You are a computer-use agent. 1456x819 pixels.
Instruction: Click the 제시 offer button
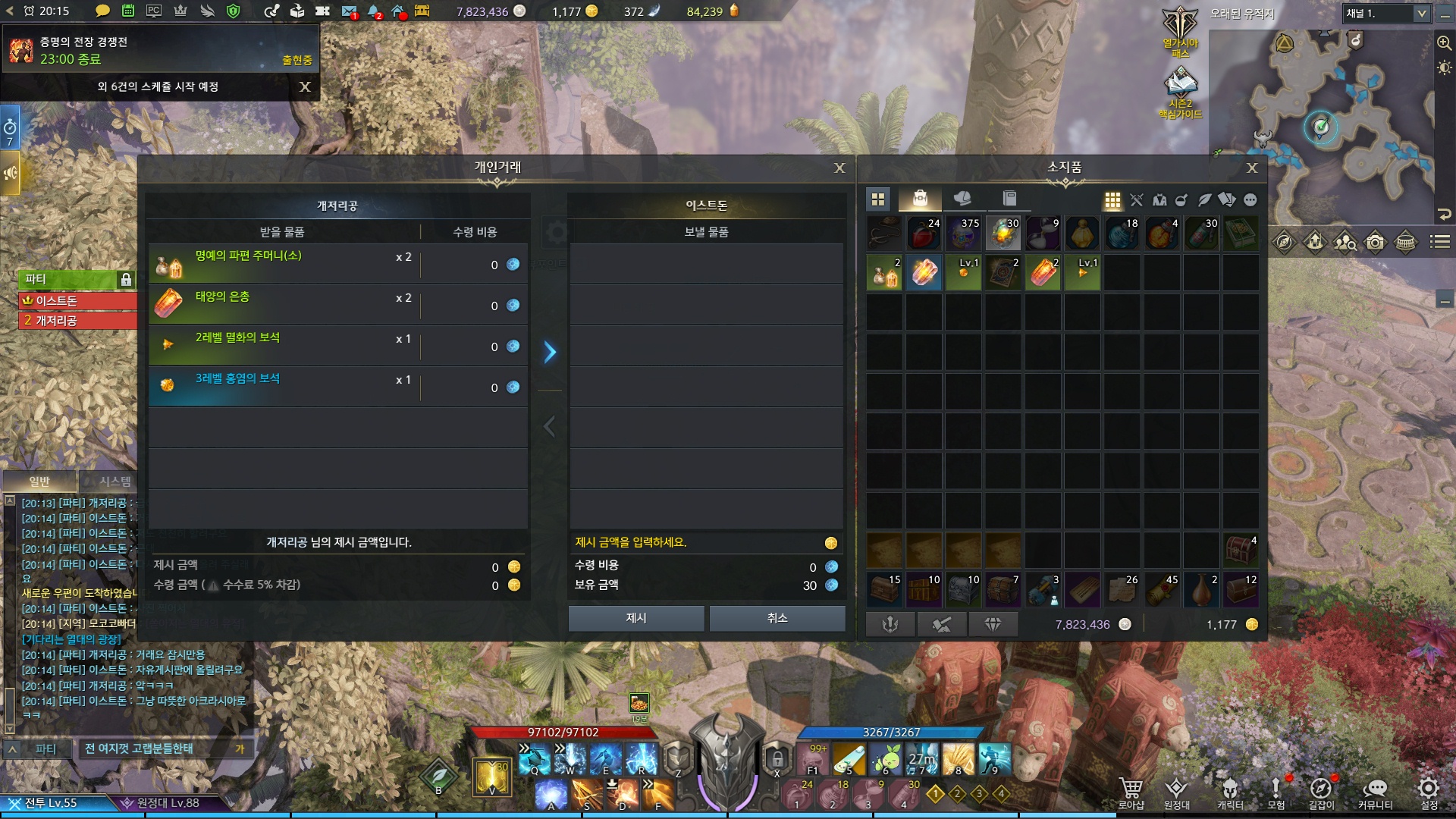pos(635,618)
